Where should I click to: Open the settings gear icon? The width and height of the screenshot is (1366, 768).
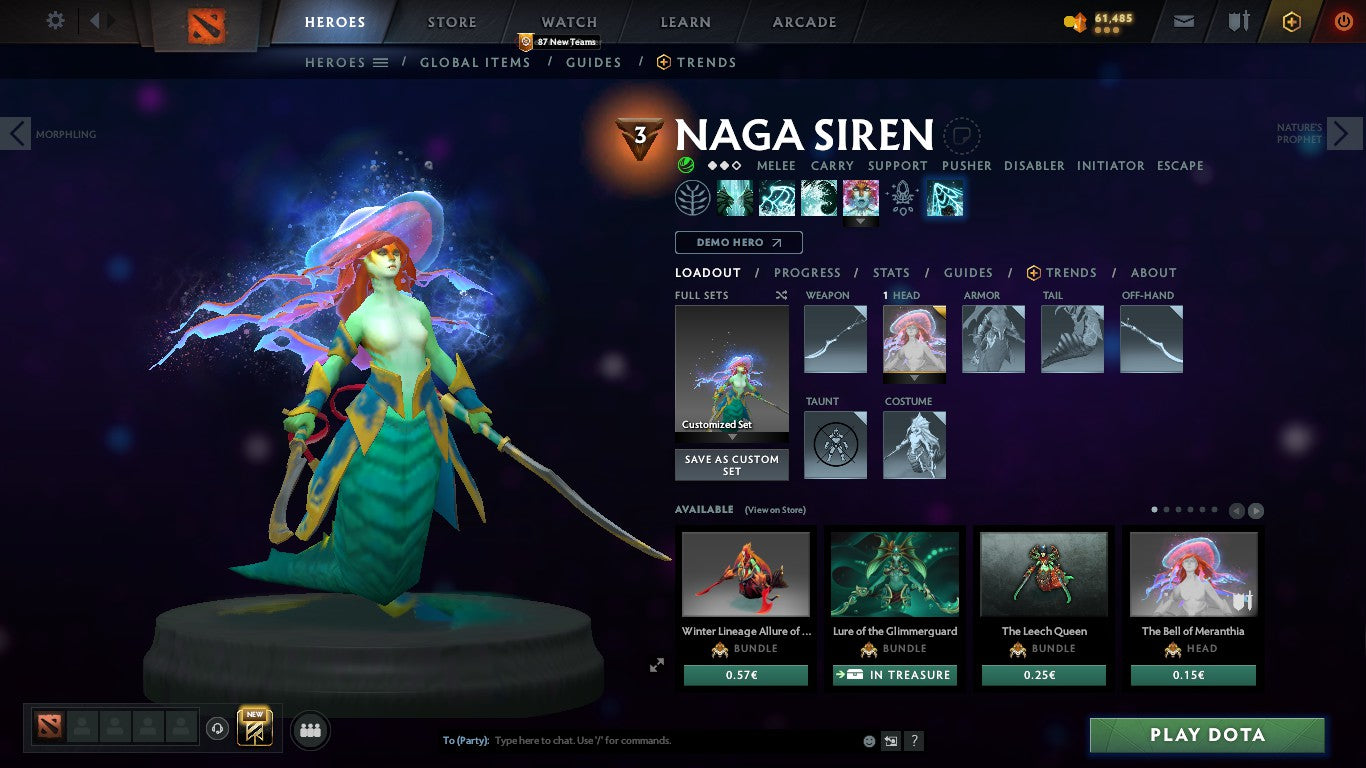(x=55, y=20)
